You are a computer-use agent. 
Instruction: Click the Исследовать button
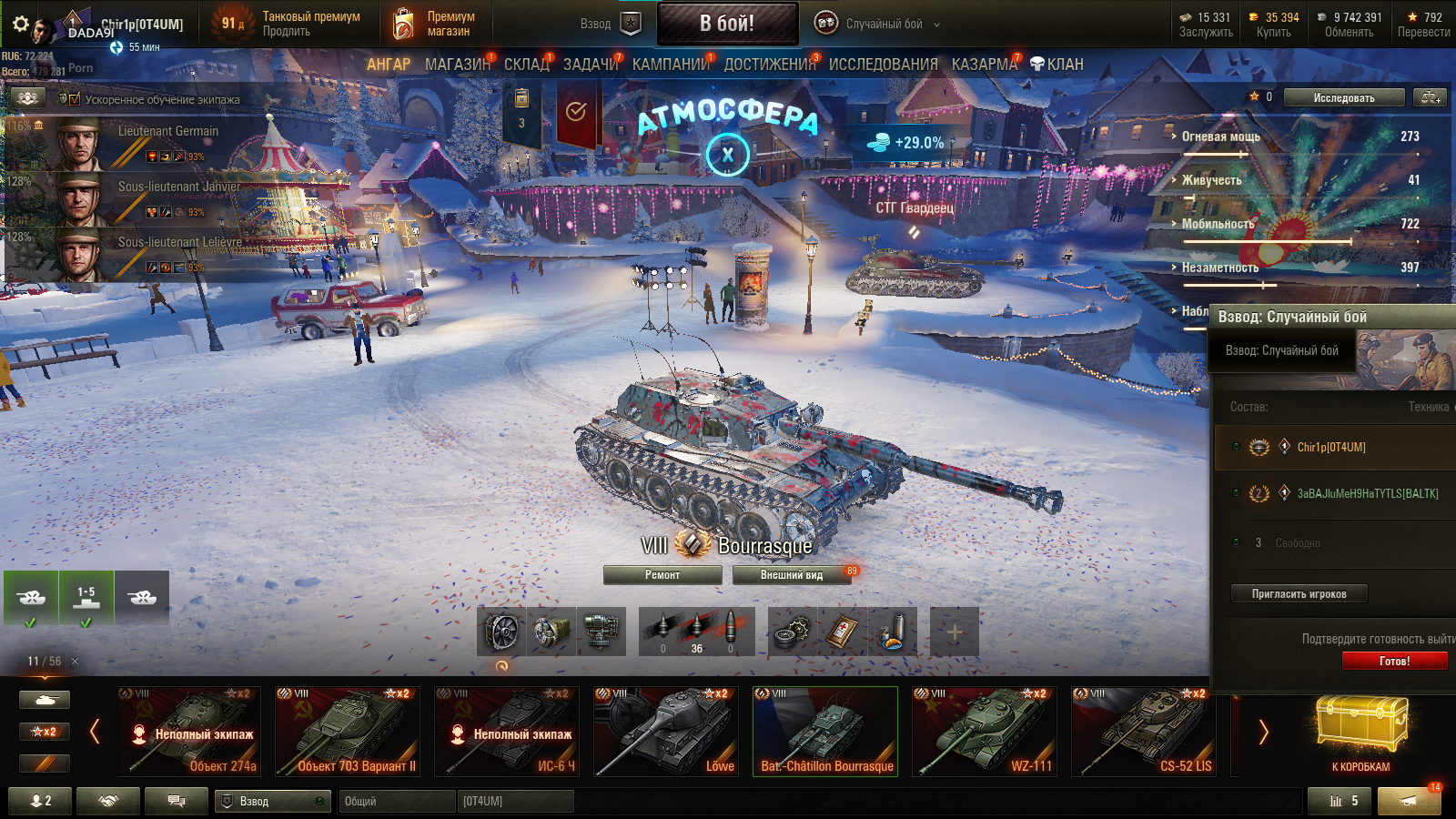click(x=1344, y=98)
